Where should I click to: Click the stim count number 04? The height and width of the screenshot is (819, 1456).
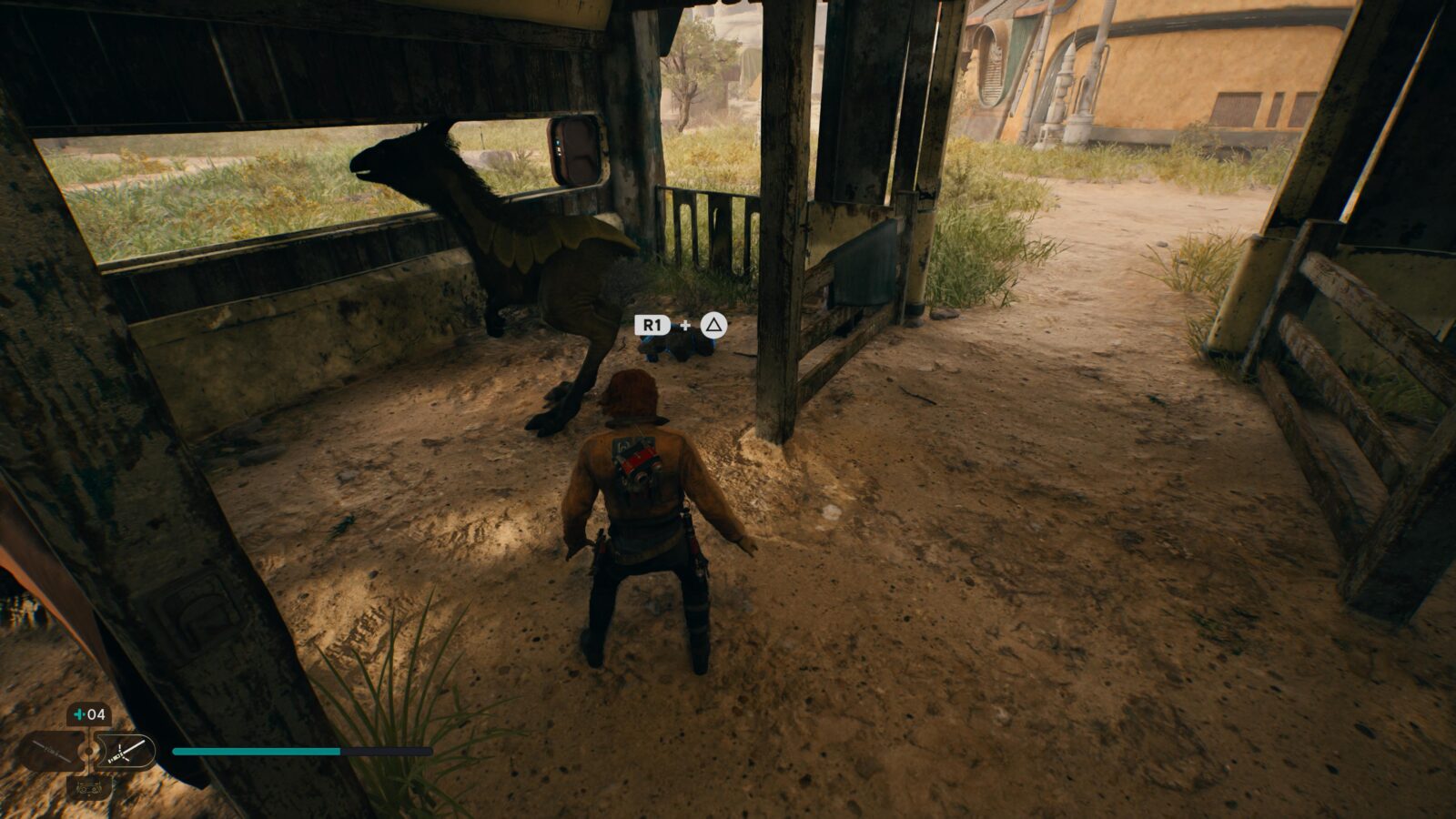tap(96, 714)
